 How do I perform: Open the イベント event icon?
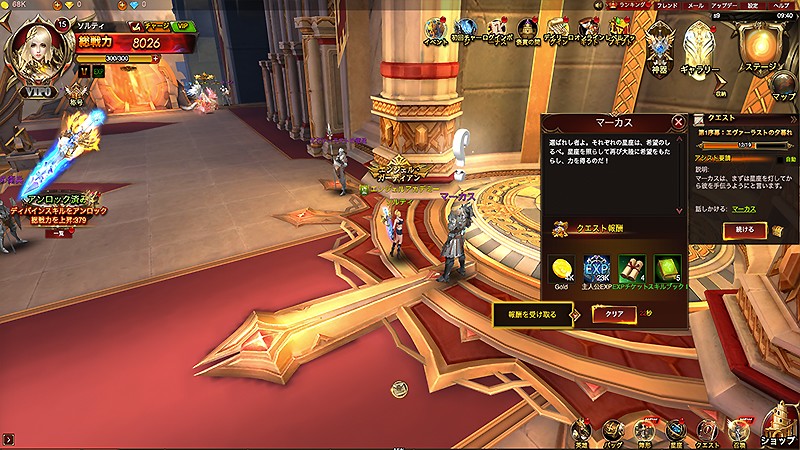click(435, 32)
